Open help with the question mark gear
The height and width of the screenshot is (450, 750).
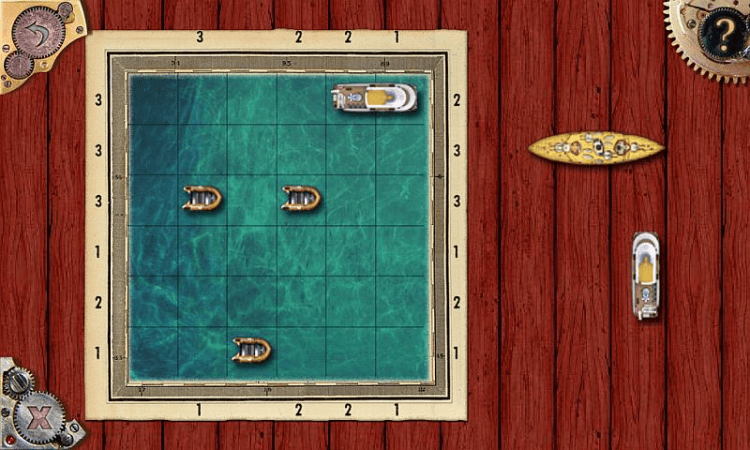click(x=717, y=37)
